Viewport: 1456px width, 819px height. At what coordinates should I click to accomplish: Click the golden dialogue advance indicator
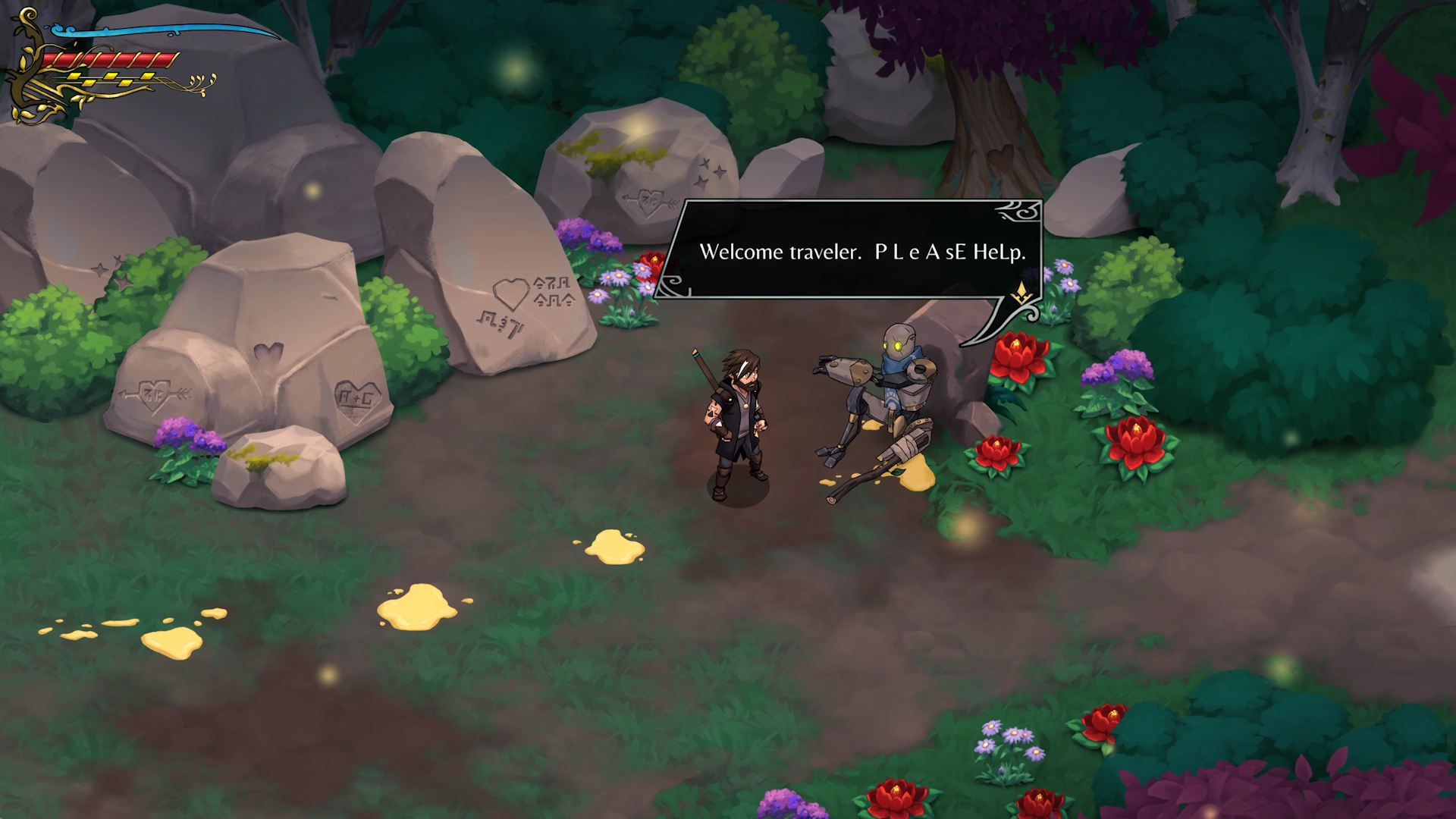1021,293
